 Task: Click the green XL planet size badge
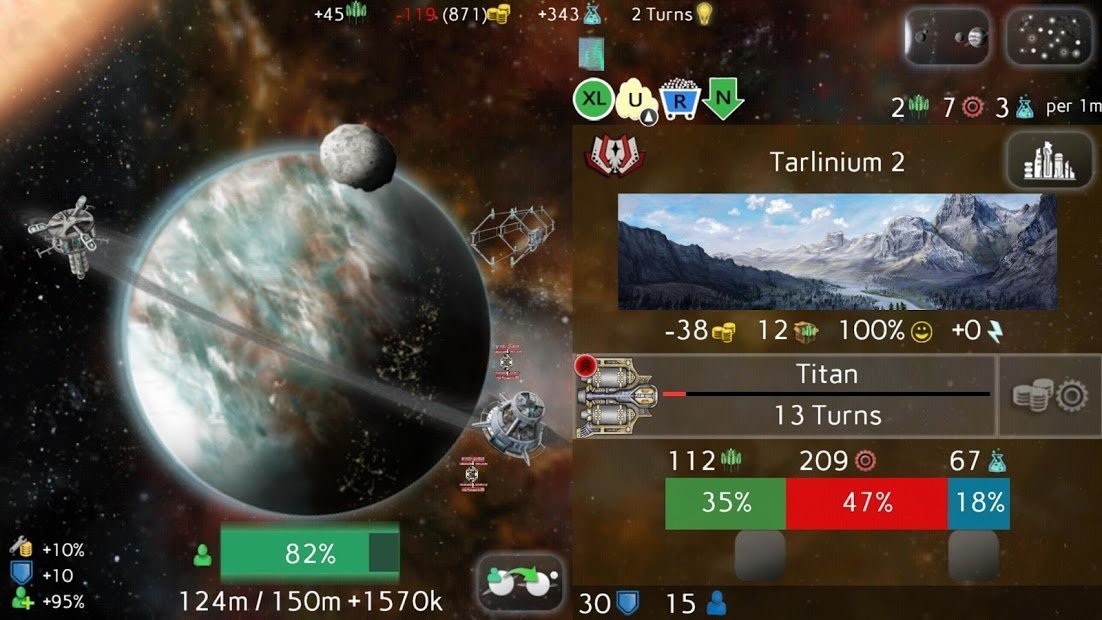pyautogui.click(x=593, y=99)
